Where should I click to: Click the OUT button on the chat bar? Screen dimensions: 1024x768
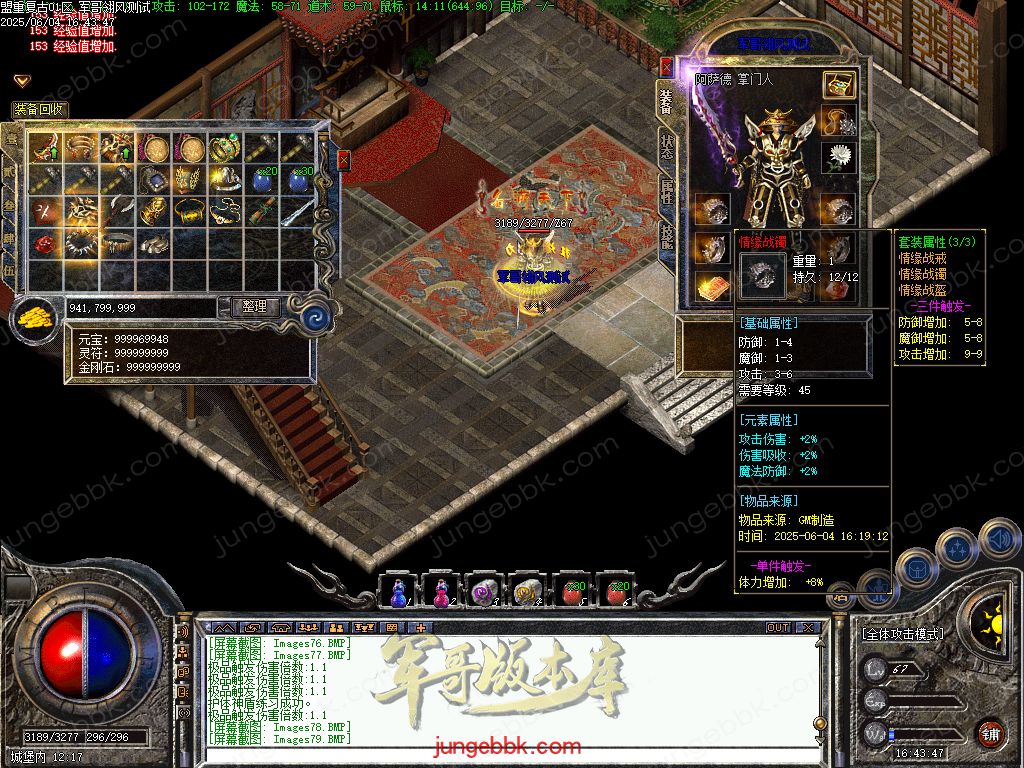[778, 628]
